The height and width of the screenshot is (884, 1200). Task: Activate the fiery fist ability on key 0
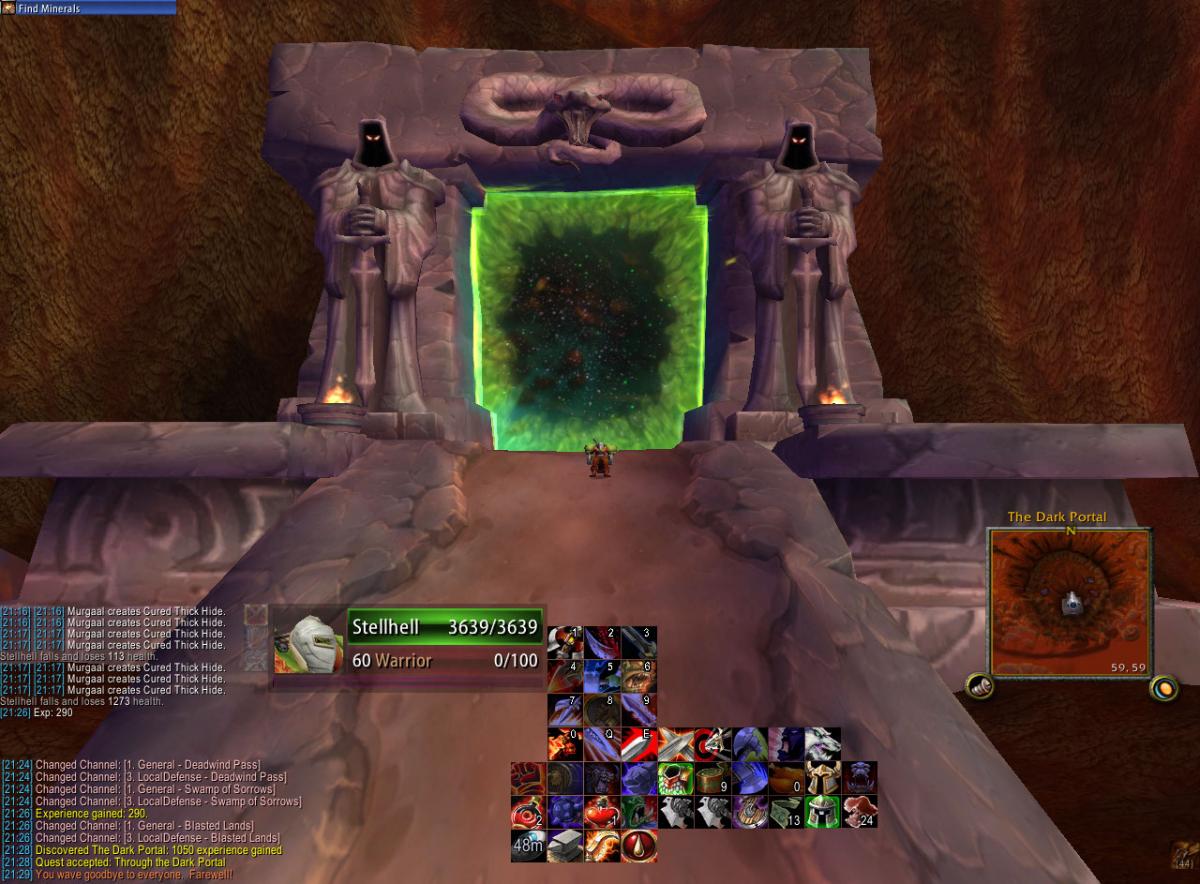[565, 744]
